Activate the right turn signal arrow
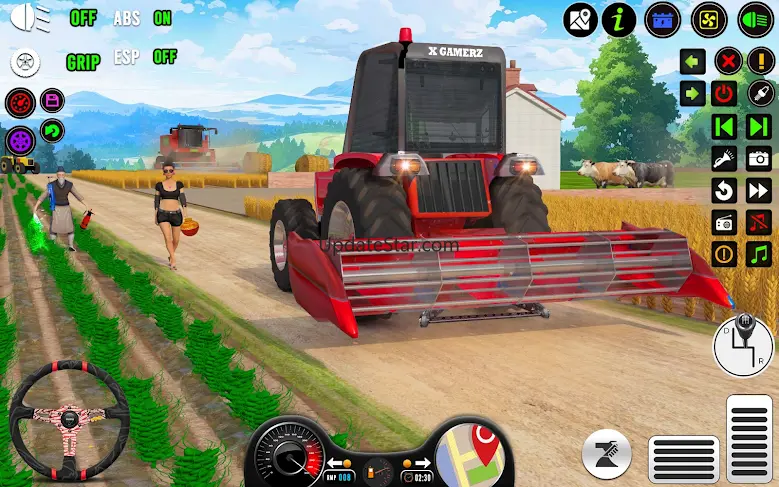Viewport: 779px width, 487px height. 693,94
